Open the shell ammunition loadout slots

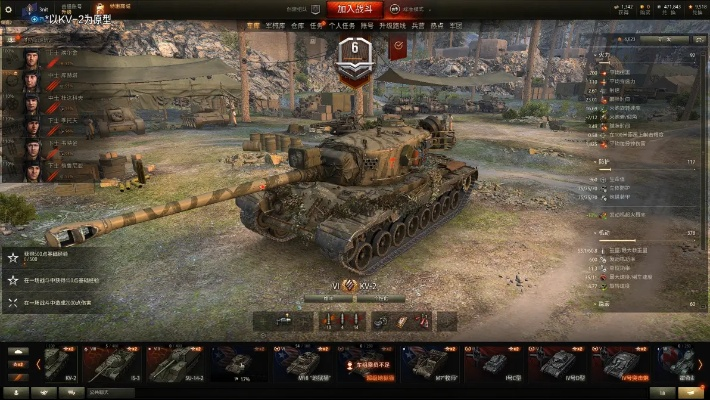tap(340, 321)
